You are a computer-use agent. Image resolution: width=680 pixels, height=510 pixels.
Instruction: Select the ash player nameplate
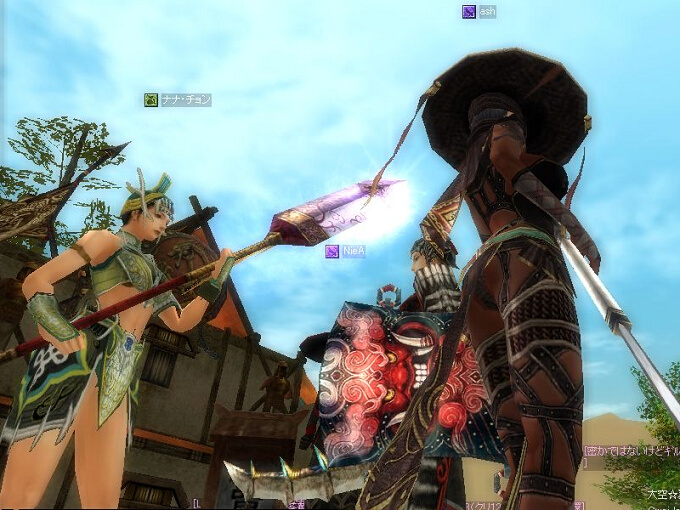pos(480,12)
